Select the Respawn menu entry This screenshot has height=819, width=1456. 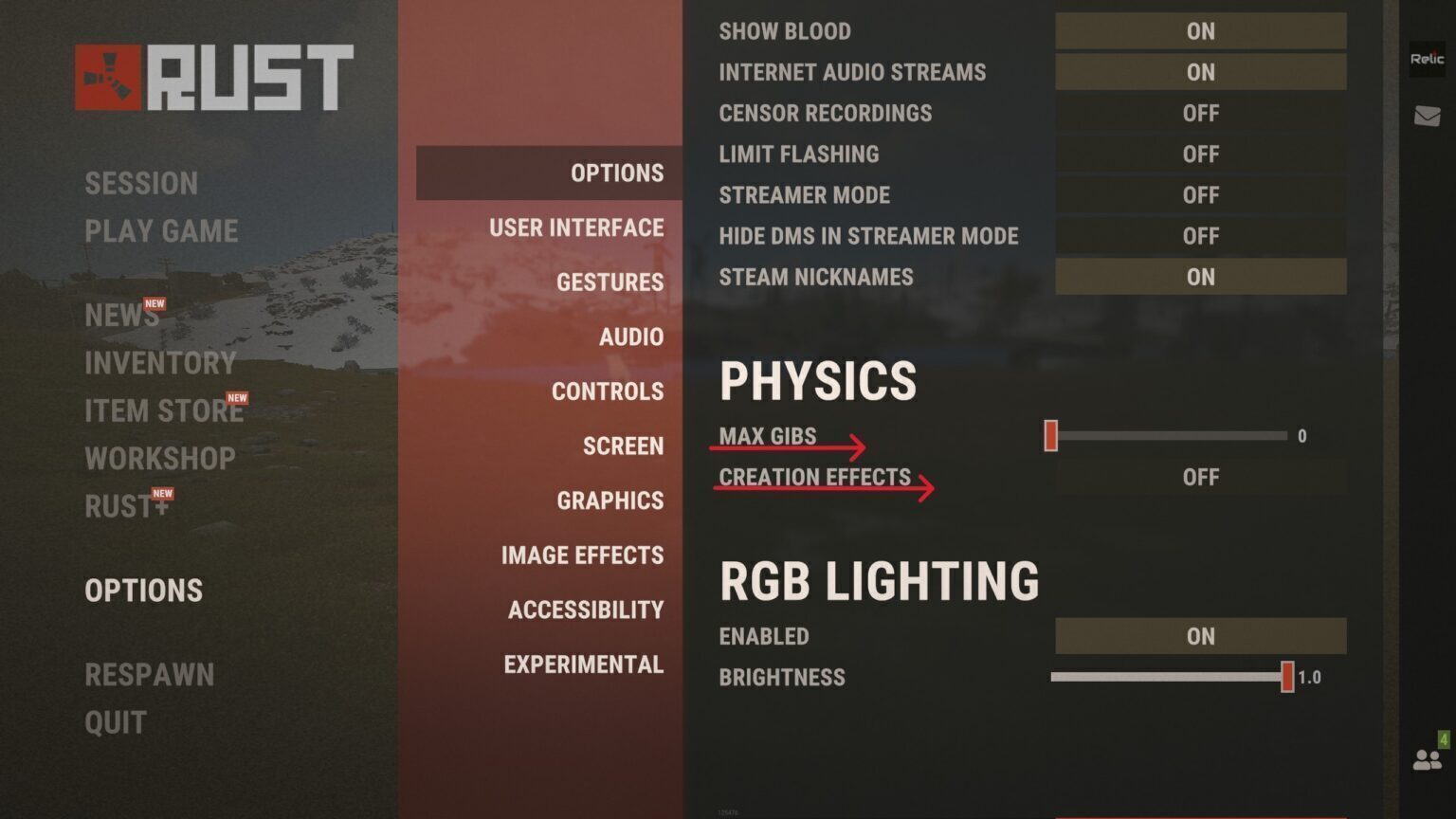[x=150, y=675]
